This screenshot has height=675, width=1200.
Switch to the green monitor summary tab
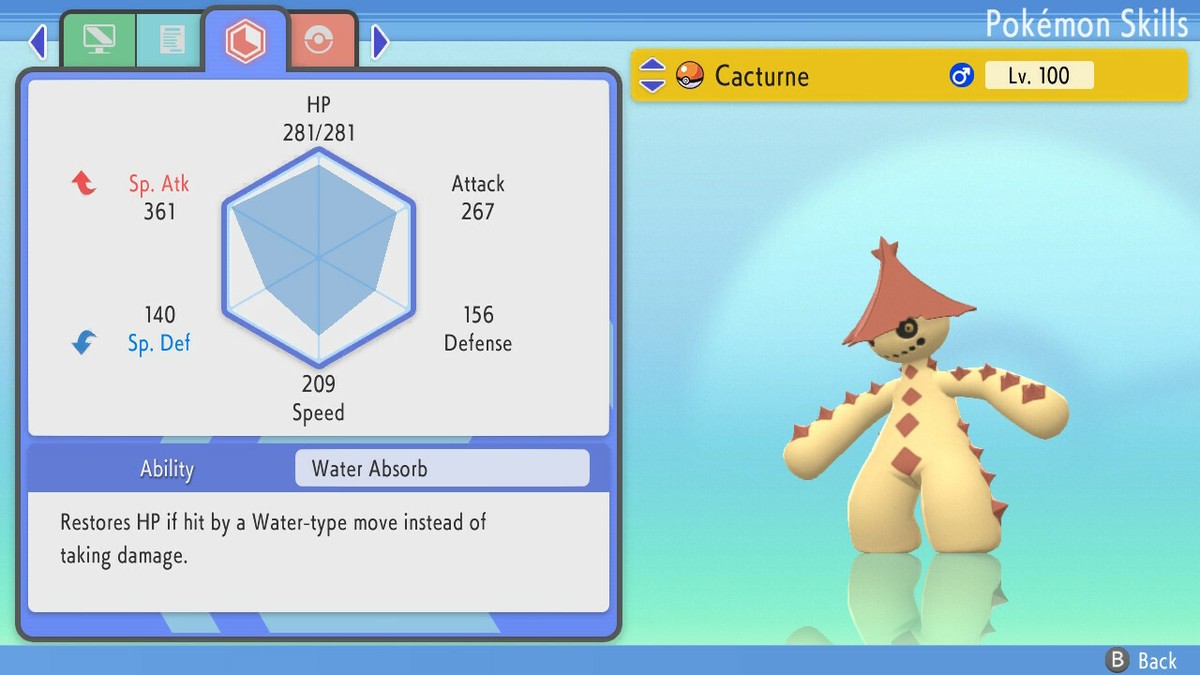click(x=99, y=41)
